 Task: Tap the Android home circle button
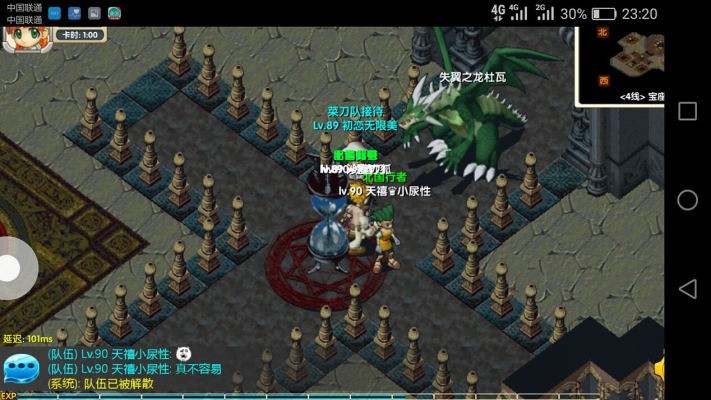click(x=688, y=200)
